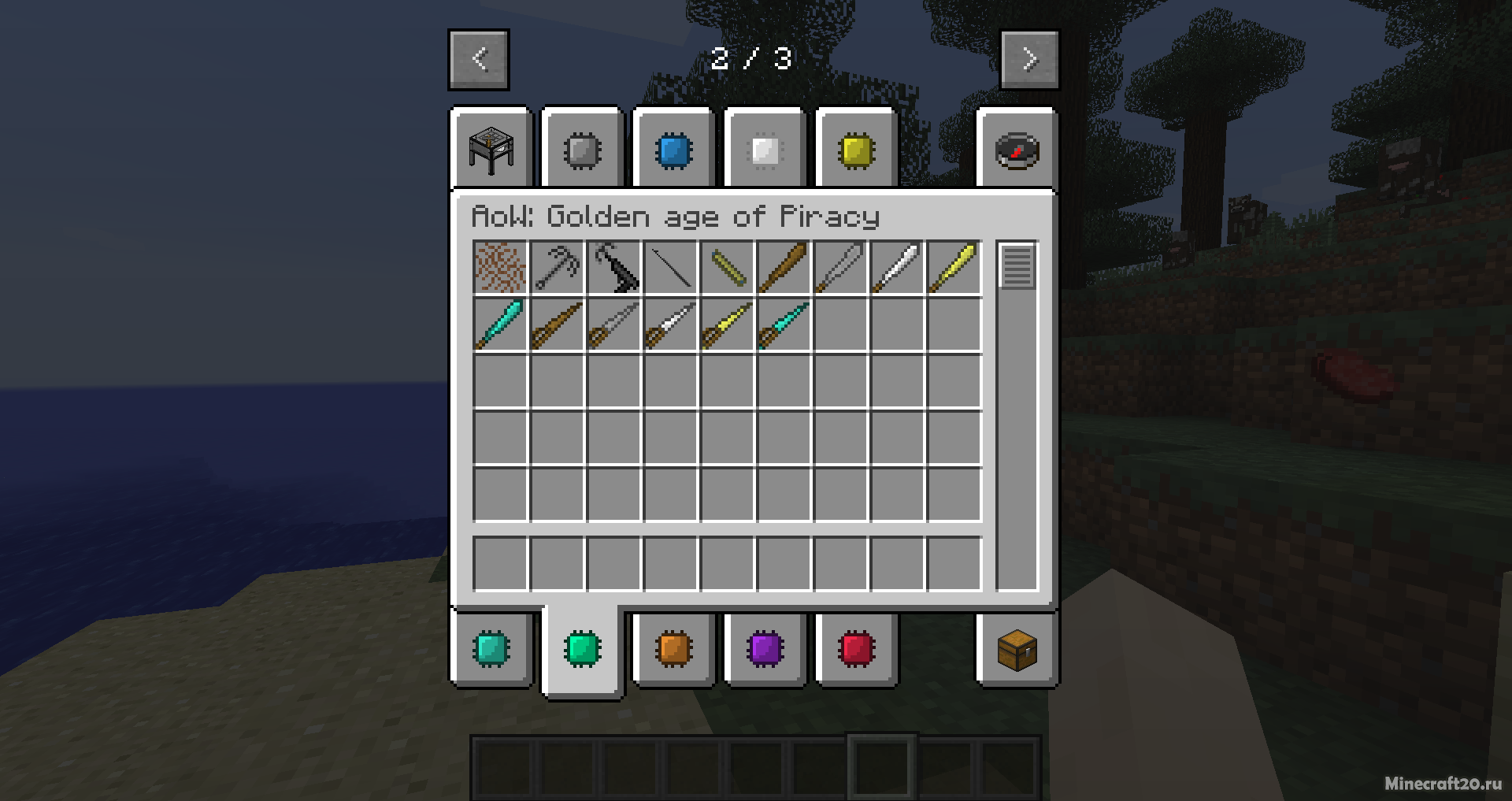This screenshot has height=801, width=1512.
Task: Pick up the grappling hook item
Action: coord(557,268)
